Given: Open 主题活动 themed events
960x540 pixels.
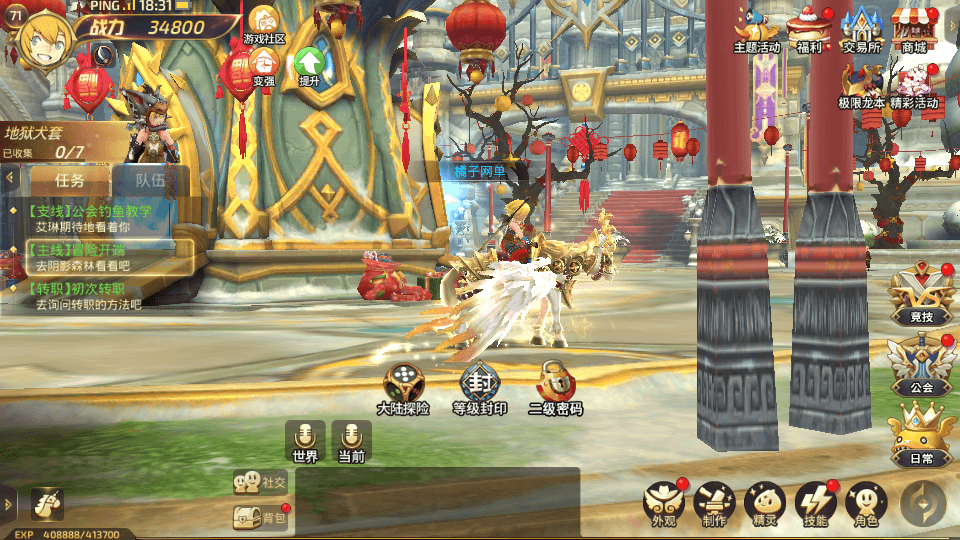Looking at the screenshot, I should coord(757,28).
